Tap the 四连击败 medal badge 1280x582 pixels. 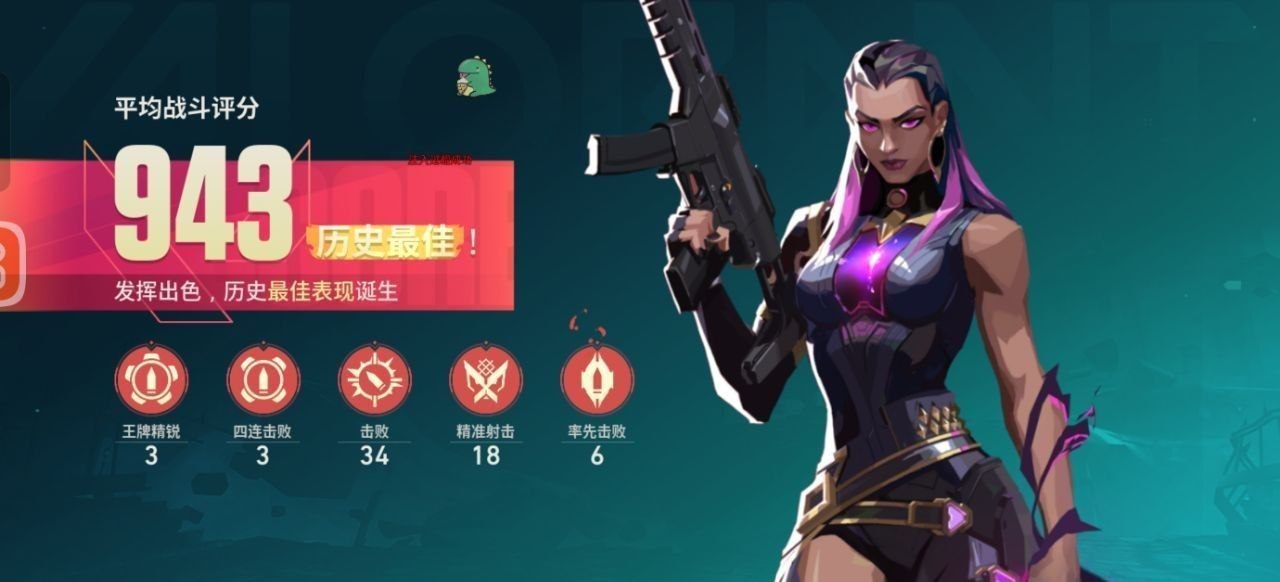click(263, 380)
